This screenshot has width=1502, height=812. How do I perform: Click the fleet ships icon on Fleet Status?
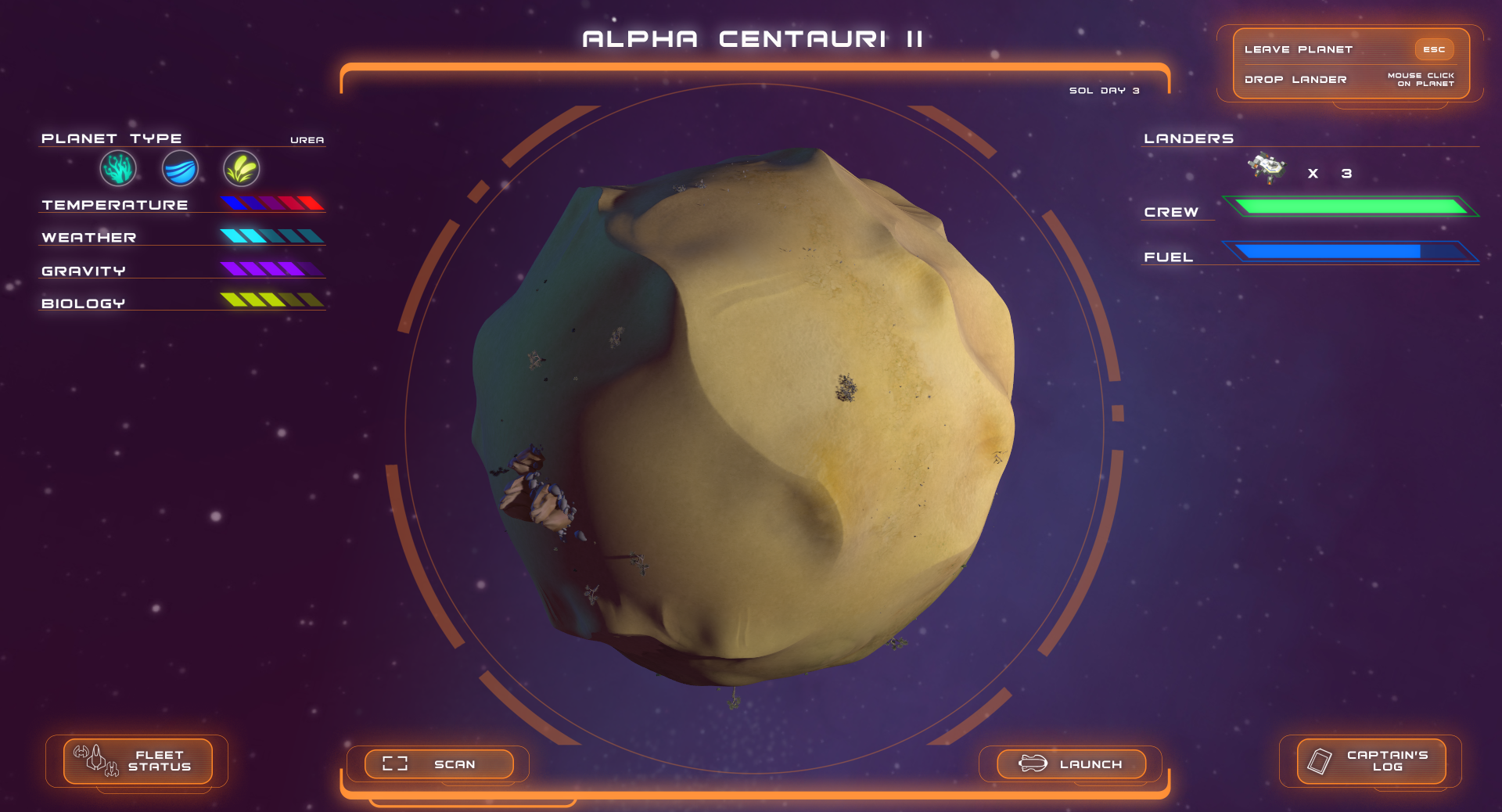point(92,760)
